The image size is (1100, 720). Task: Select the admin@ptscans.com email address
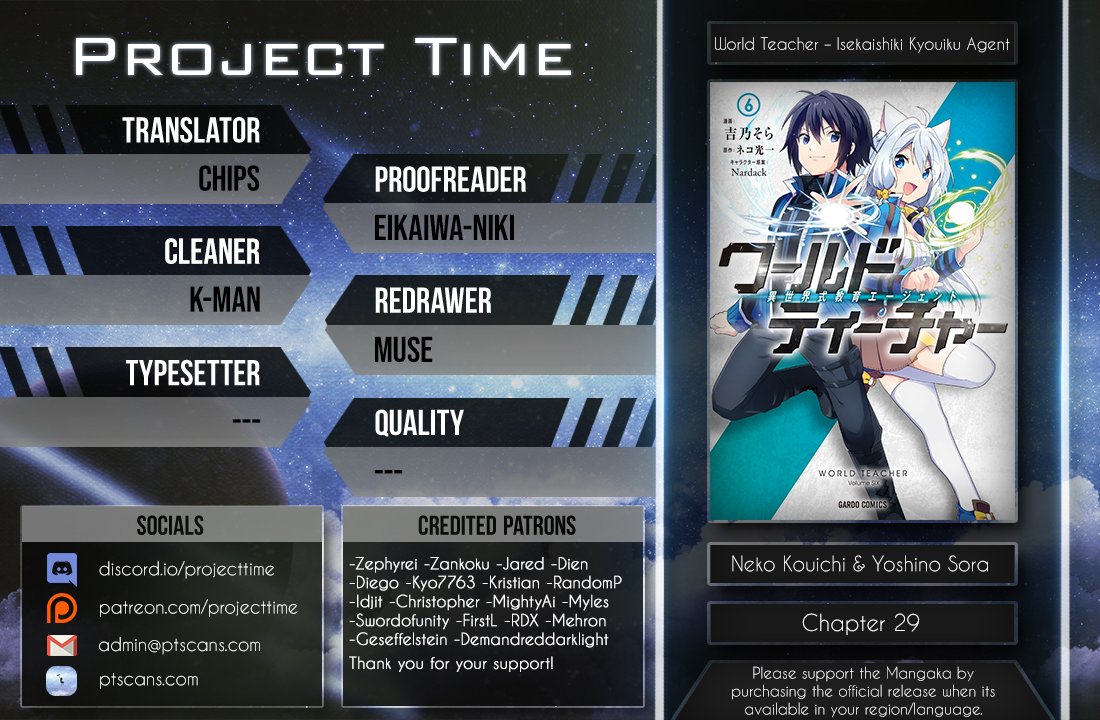179,645
